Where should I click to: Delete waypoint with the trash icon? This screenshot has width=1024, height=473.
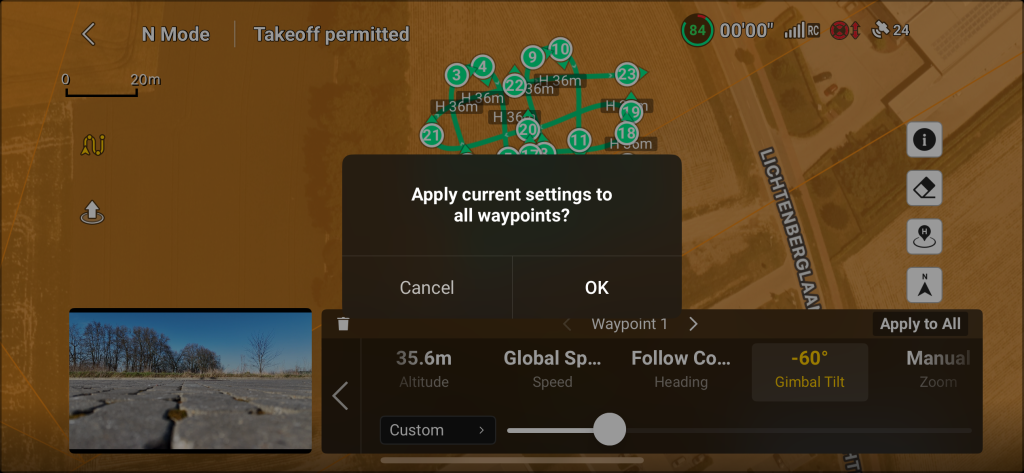[344, 324]
